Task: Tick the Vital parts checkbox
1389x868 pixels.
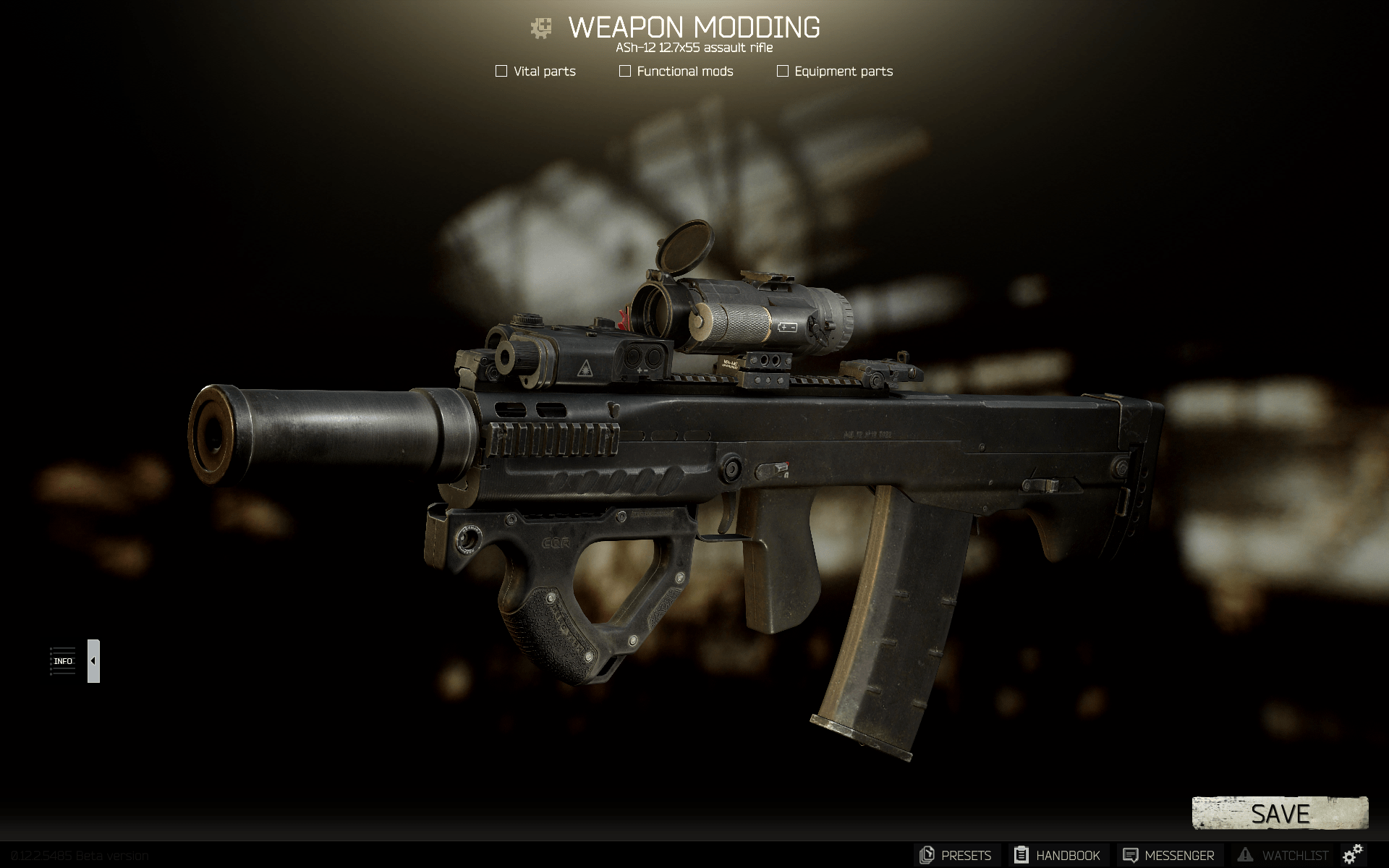Action: coord(501,71)
